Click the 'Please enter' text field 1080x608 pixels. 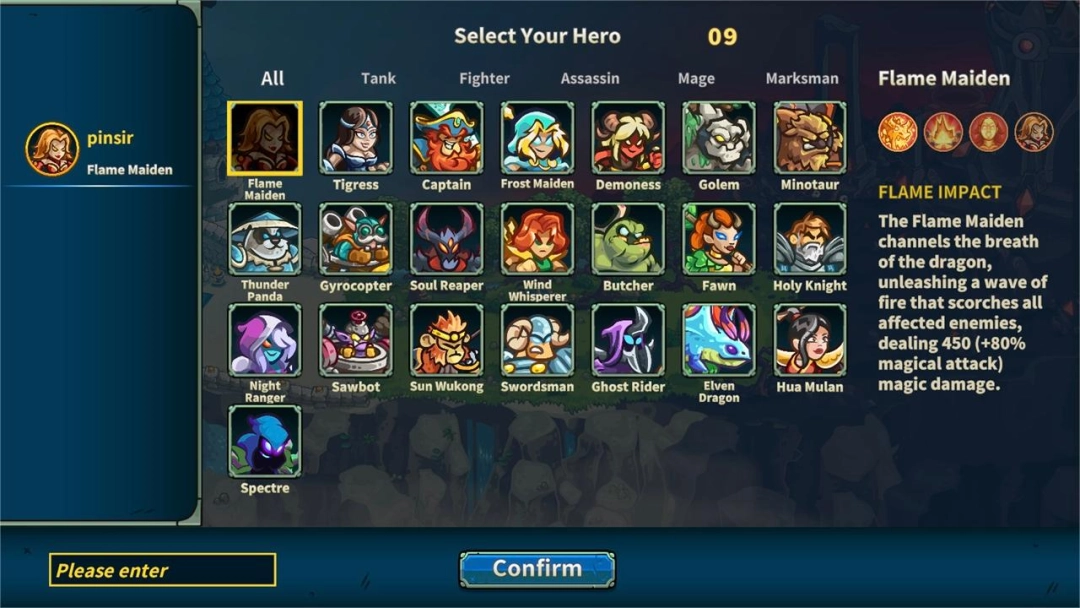[162, 570]
